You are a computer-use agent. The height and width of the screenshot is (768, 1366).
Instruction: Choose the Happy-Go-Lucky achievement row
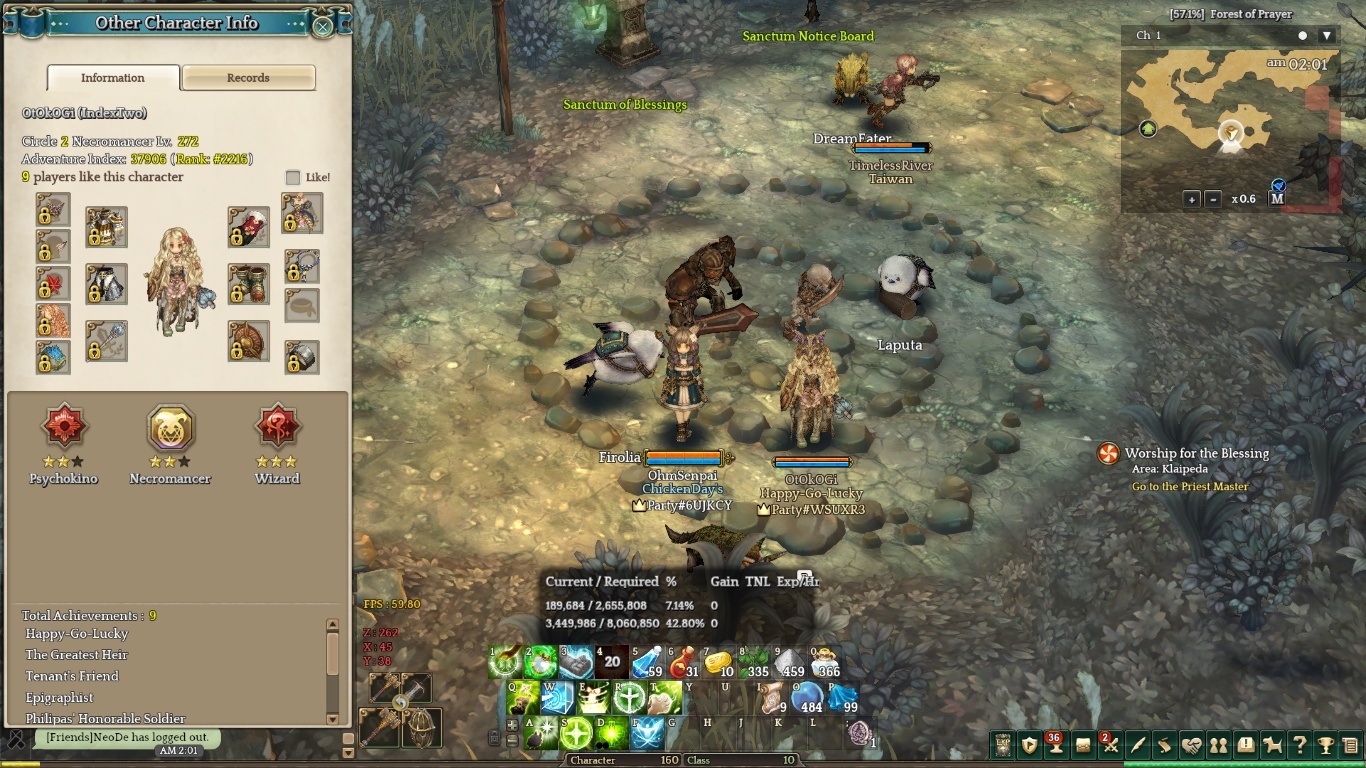77,634
